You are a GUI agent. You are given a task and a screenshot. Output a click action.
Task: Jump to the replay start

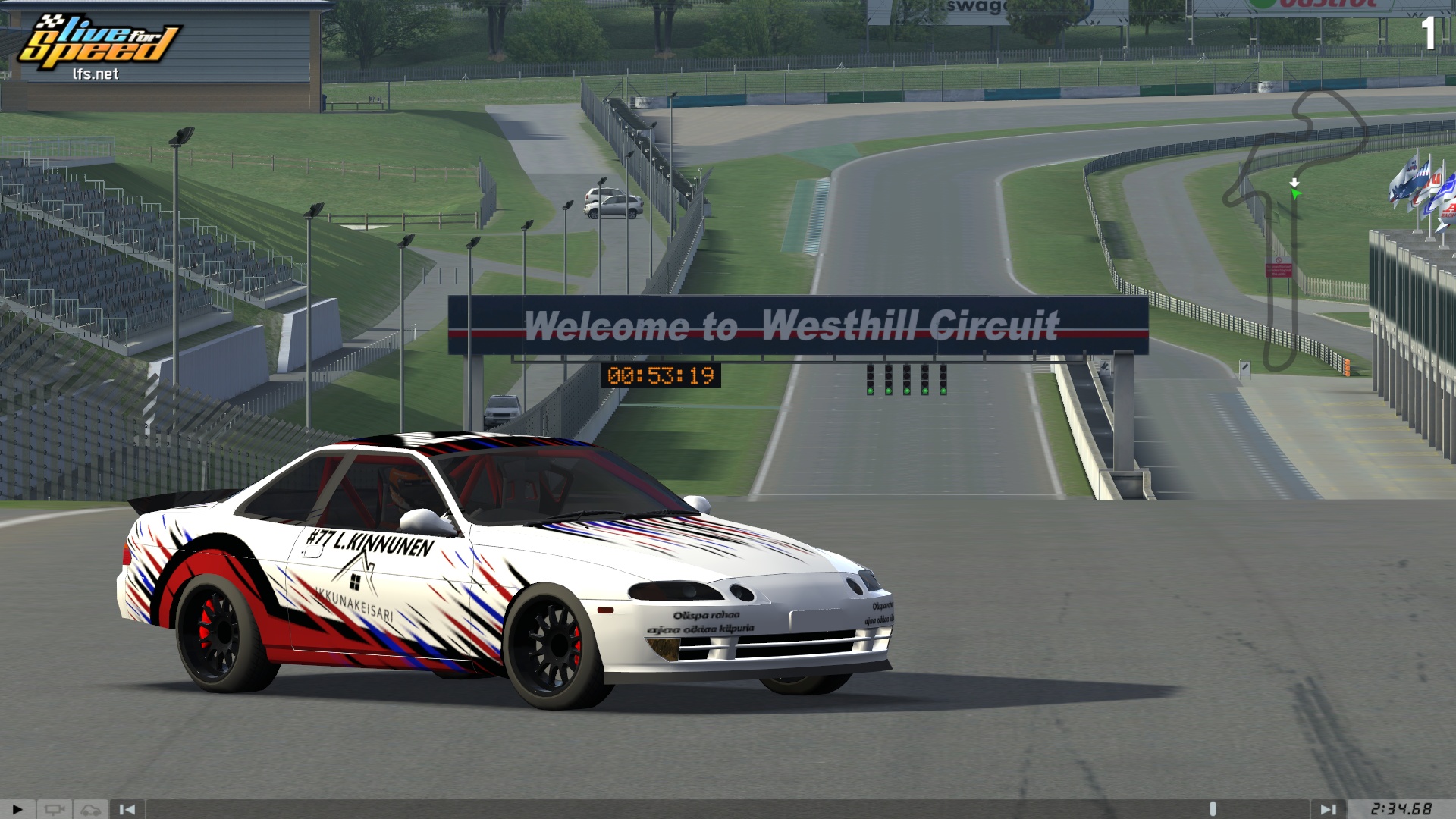(127, 809)
